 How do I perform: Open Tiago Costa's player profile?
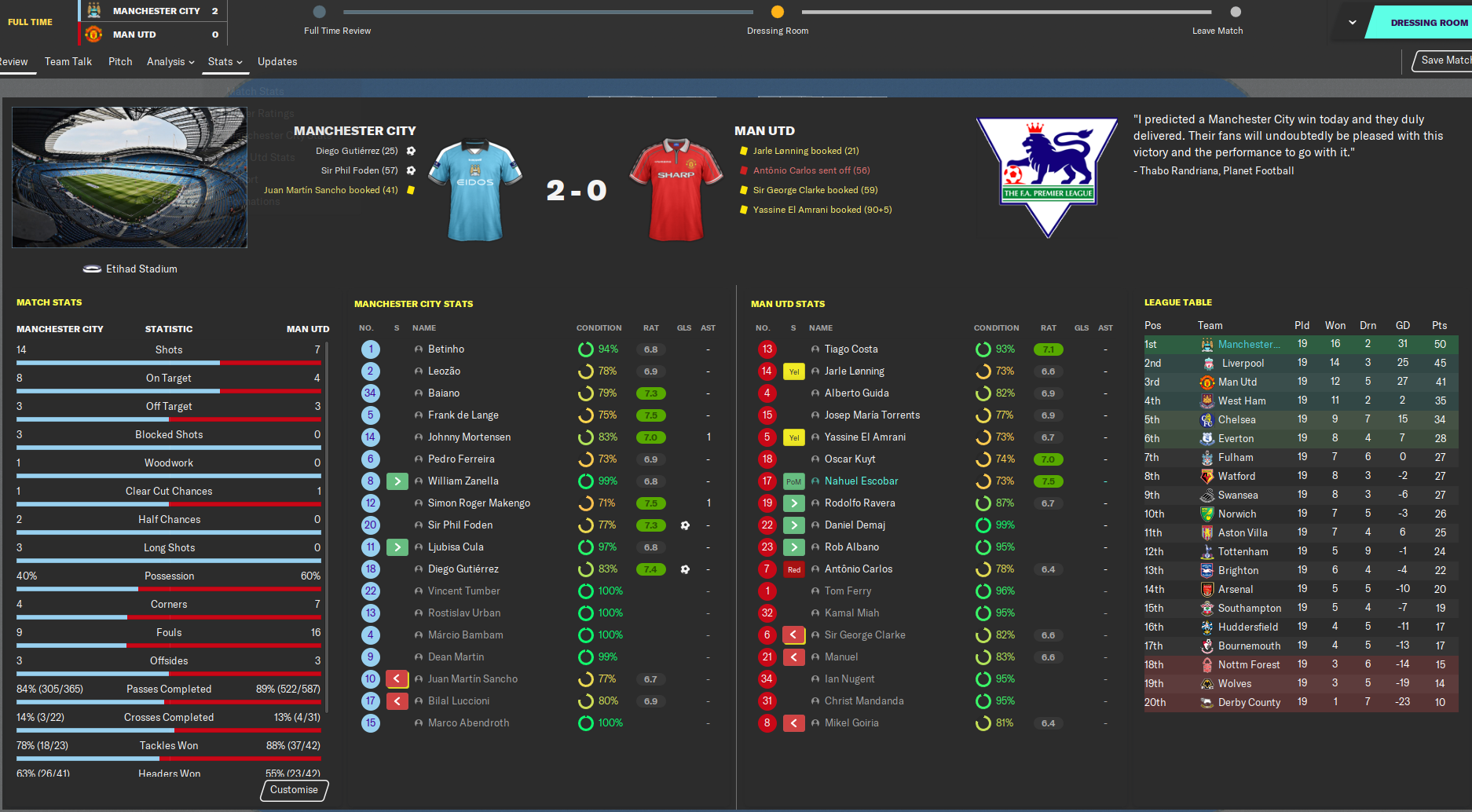click(851, 349)
